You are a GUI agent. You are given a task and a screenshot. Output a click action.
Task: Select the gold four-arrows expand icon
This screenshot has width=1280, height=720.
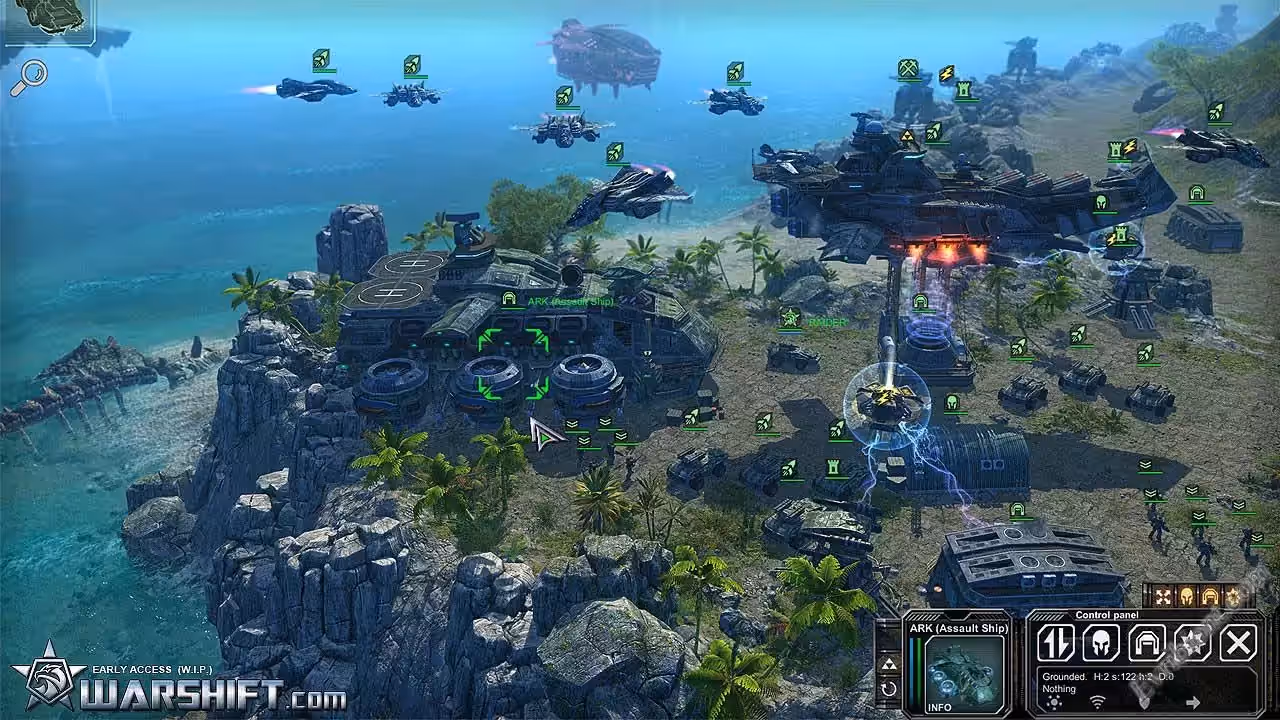coord(1163,597)
